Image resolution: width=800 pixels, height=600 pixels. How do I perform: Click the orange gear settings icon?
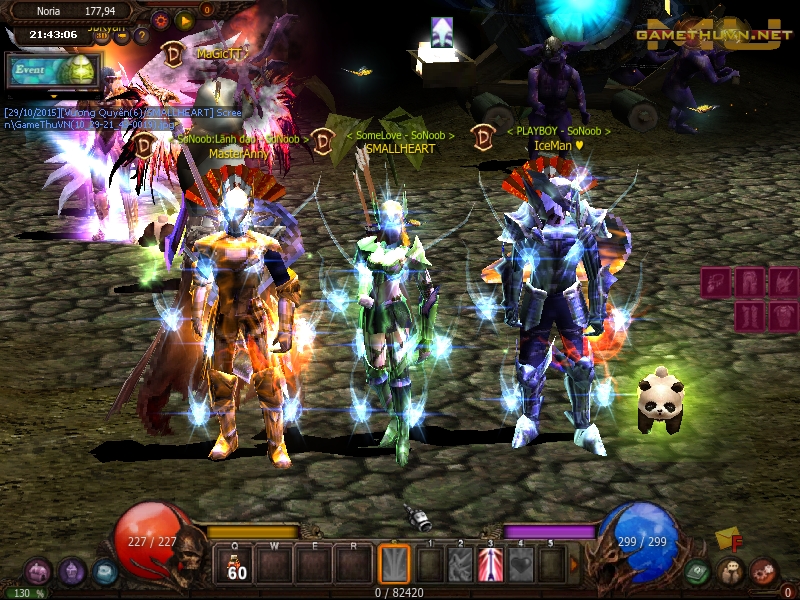[160, 19]
